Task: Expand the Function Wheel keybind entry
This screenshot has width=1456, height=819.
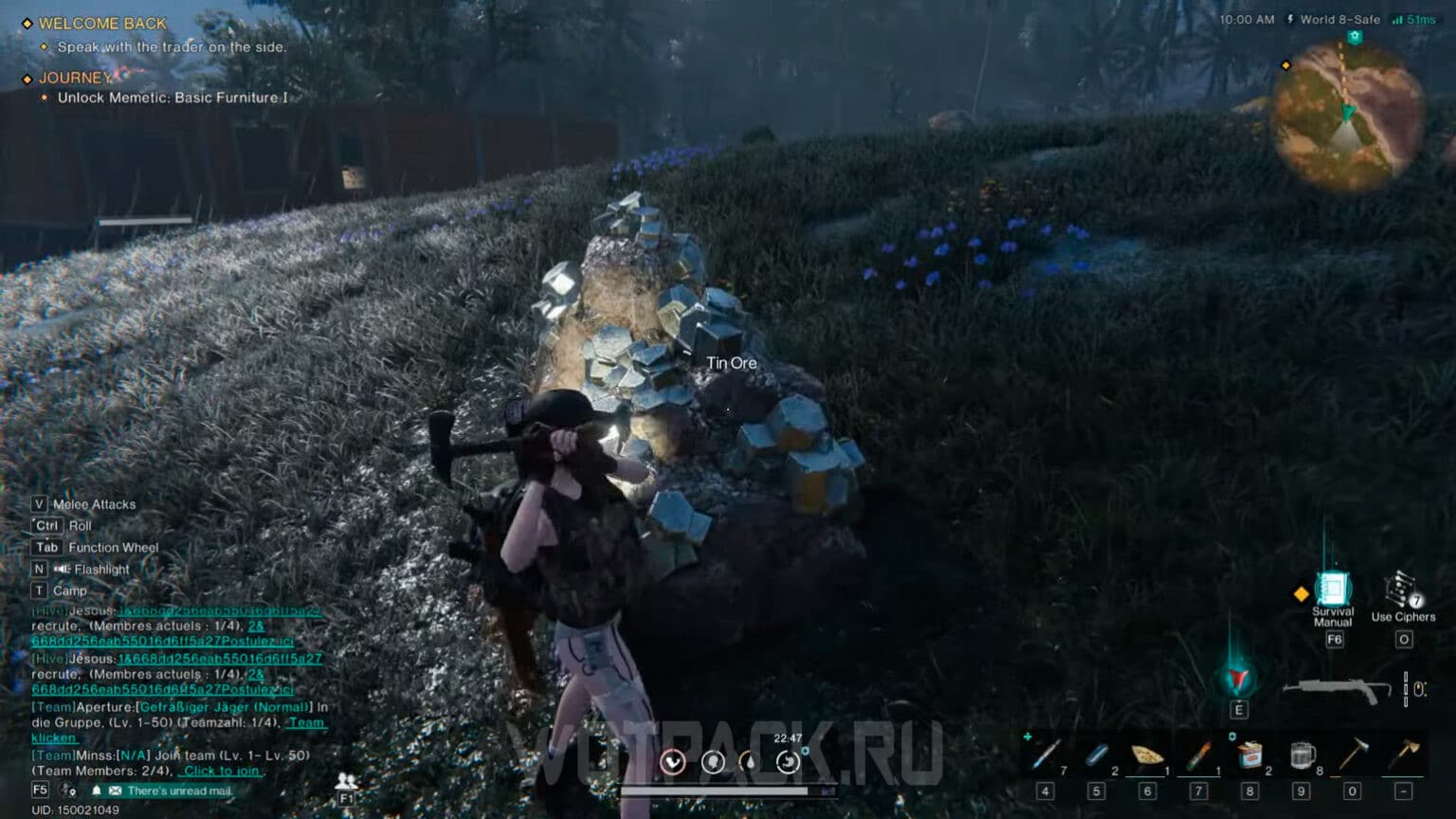Action: point(111,547)
